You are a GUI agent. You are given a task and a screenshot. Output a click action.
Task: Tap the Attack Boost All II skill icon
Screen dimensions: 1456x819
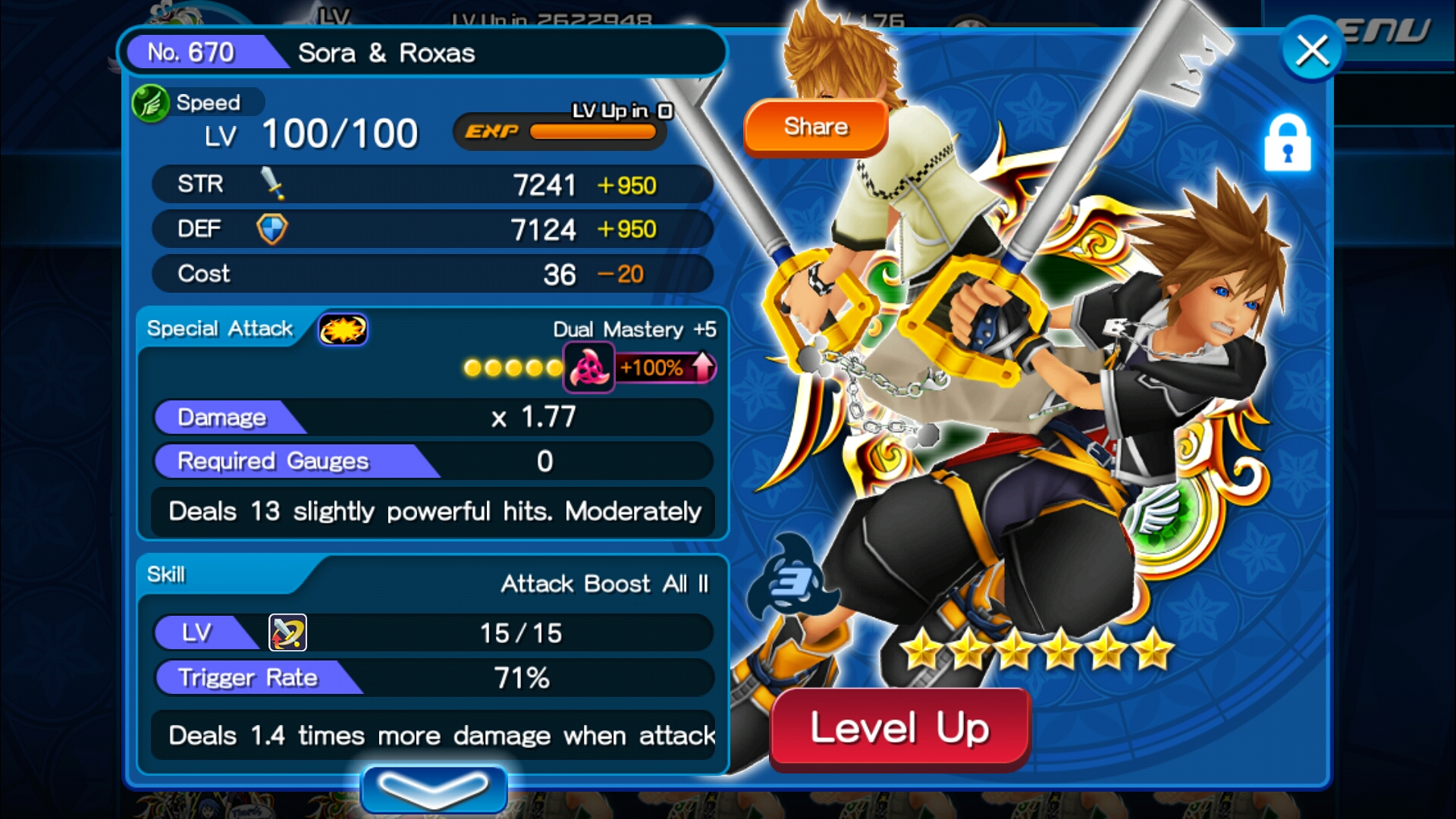point(288,632)
